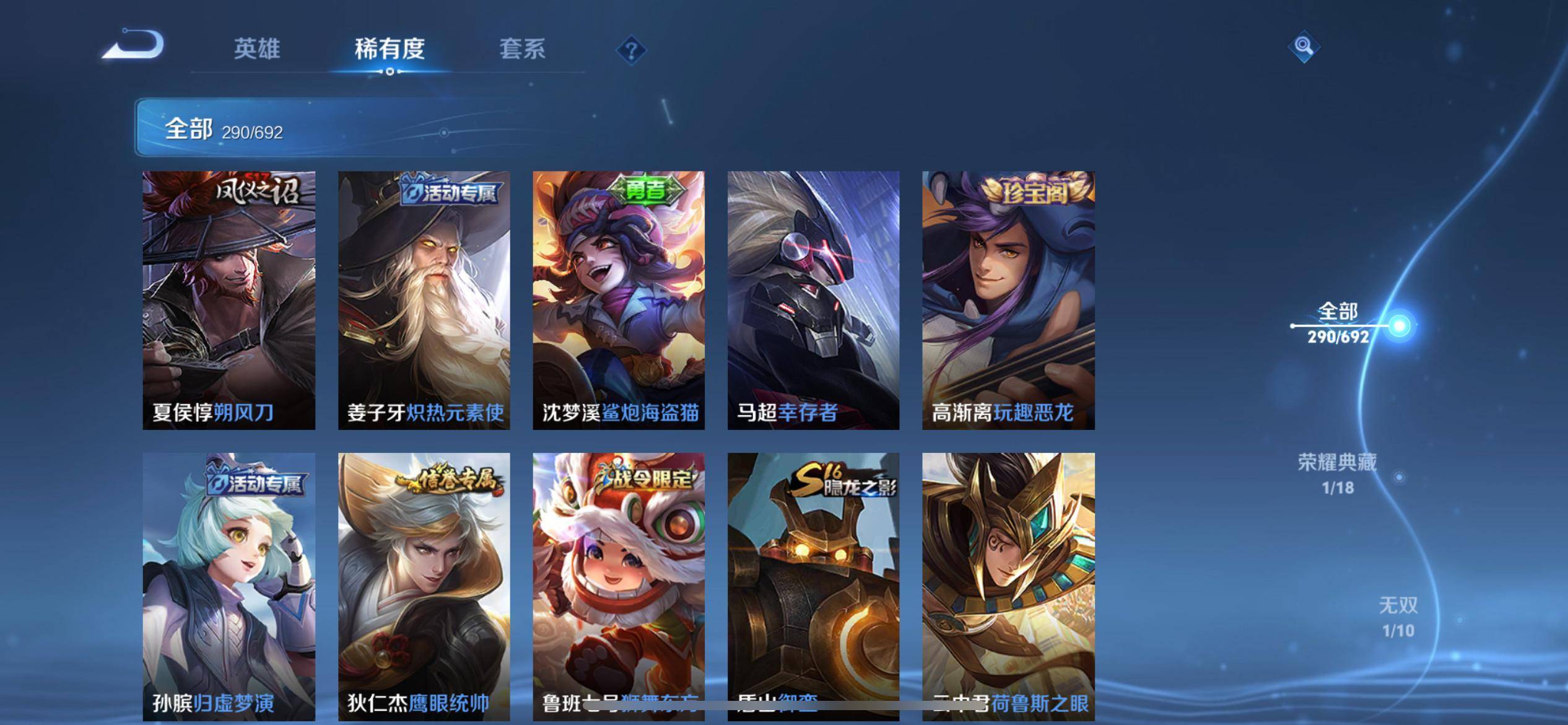Pick the 马超 幸存者 skin card

[x=813, y=300]
